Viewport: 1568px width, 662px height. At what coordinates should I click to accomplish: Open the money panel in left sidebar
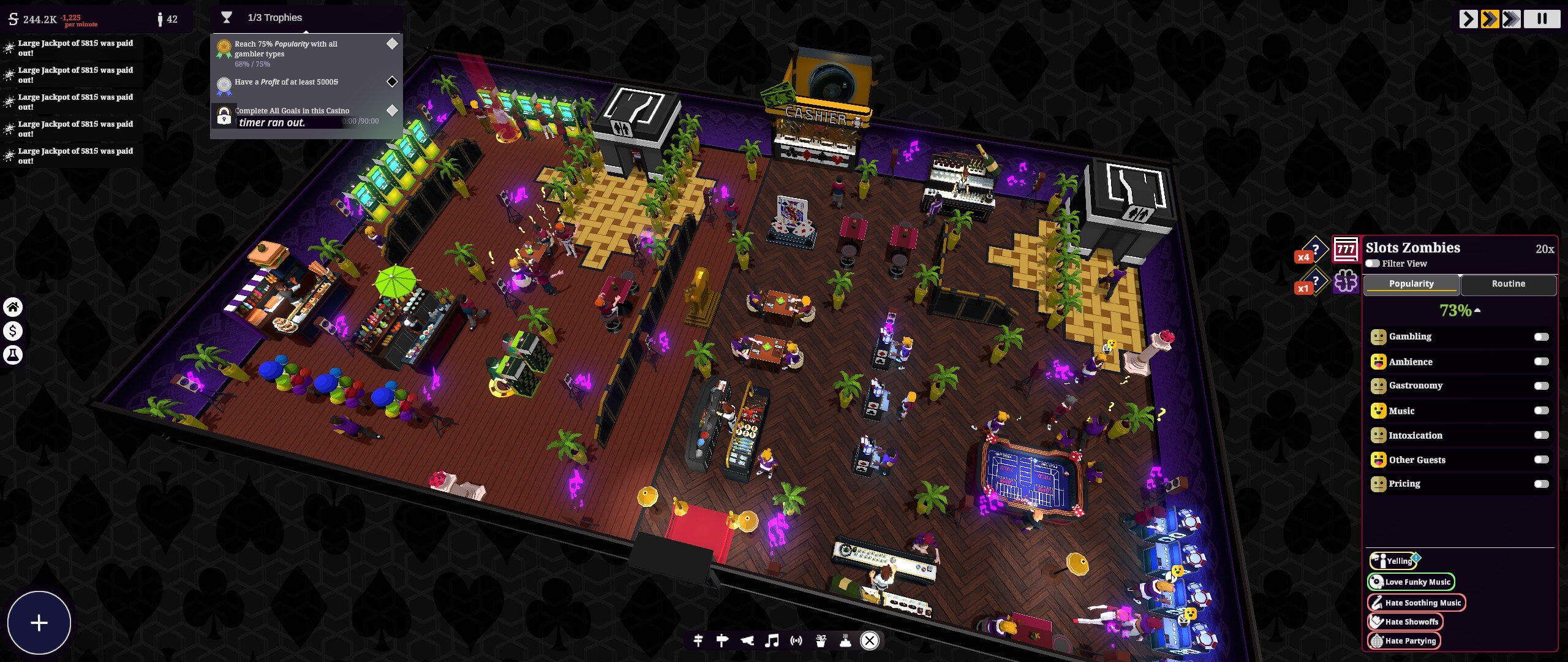tap(13, 331)
